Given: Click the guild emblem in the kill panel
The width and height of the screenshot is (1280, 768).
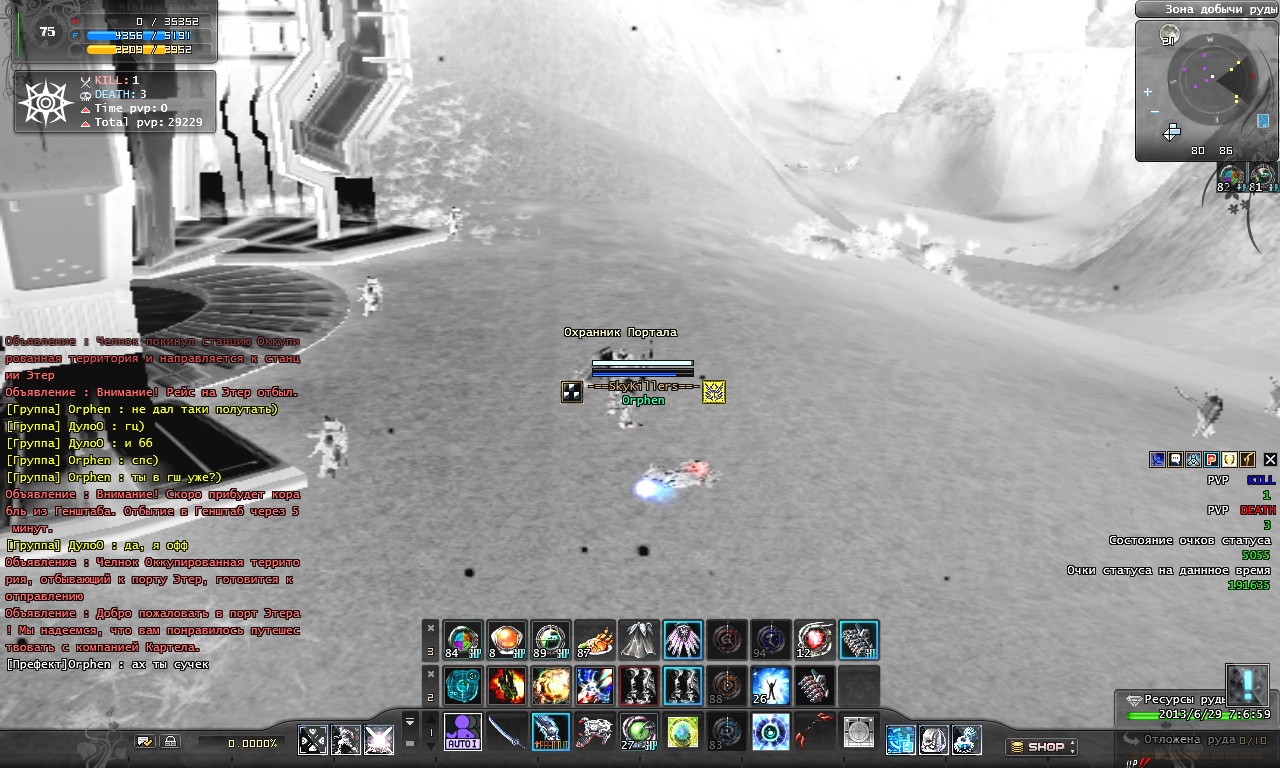Looking at the screenshot, I should [43, 102].
